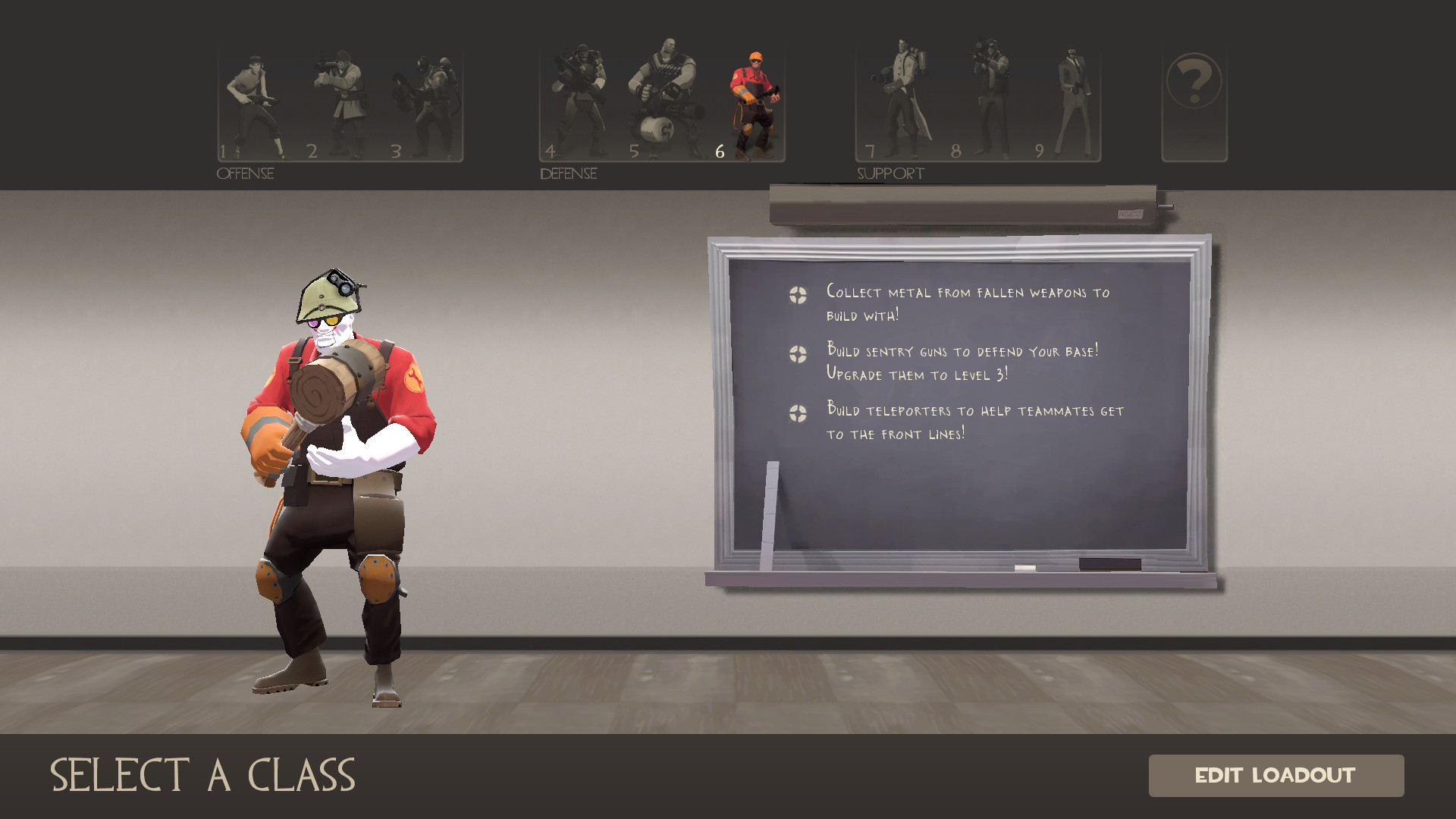Select the Scout class portrait
Image resolution: width=1456 pixels, height=819 pixels.
pyautogui.click(x=262, y=99)
